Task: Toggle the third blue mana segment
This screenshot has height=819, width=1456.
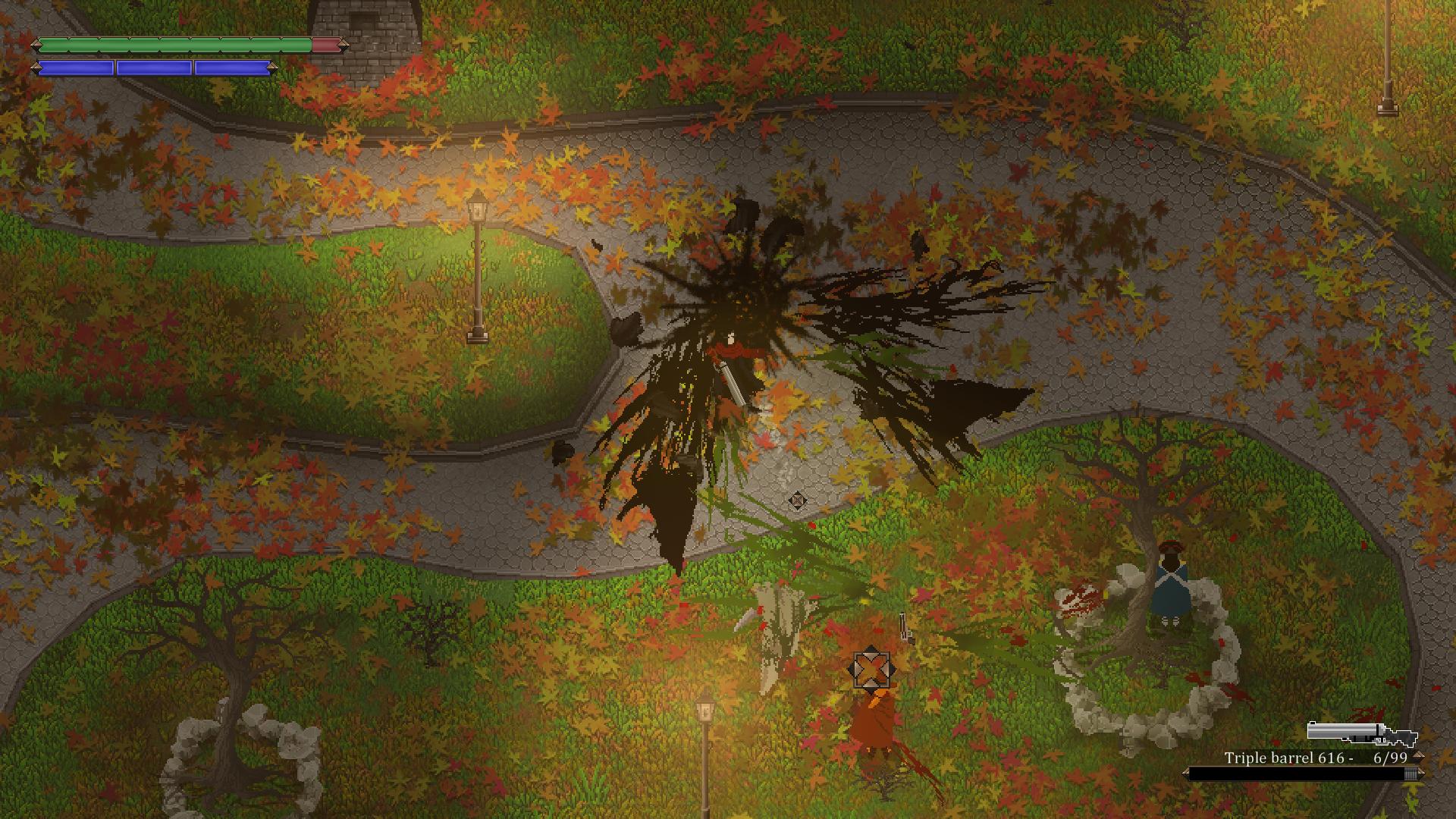Action: [232, 67]
